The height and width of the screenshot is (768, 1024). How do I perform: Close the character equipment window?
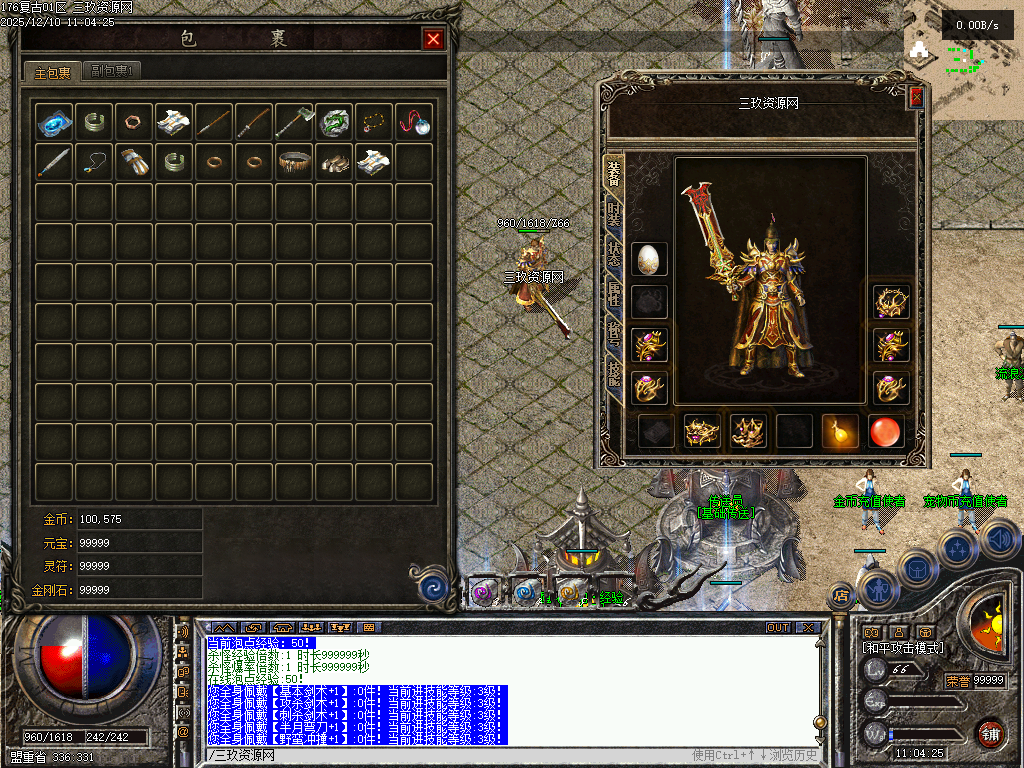916,97
